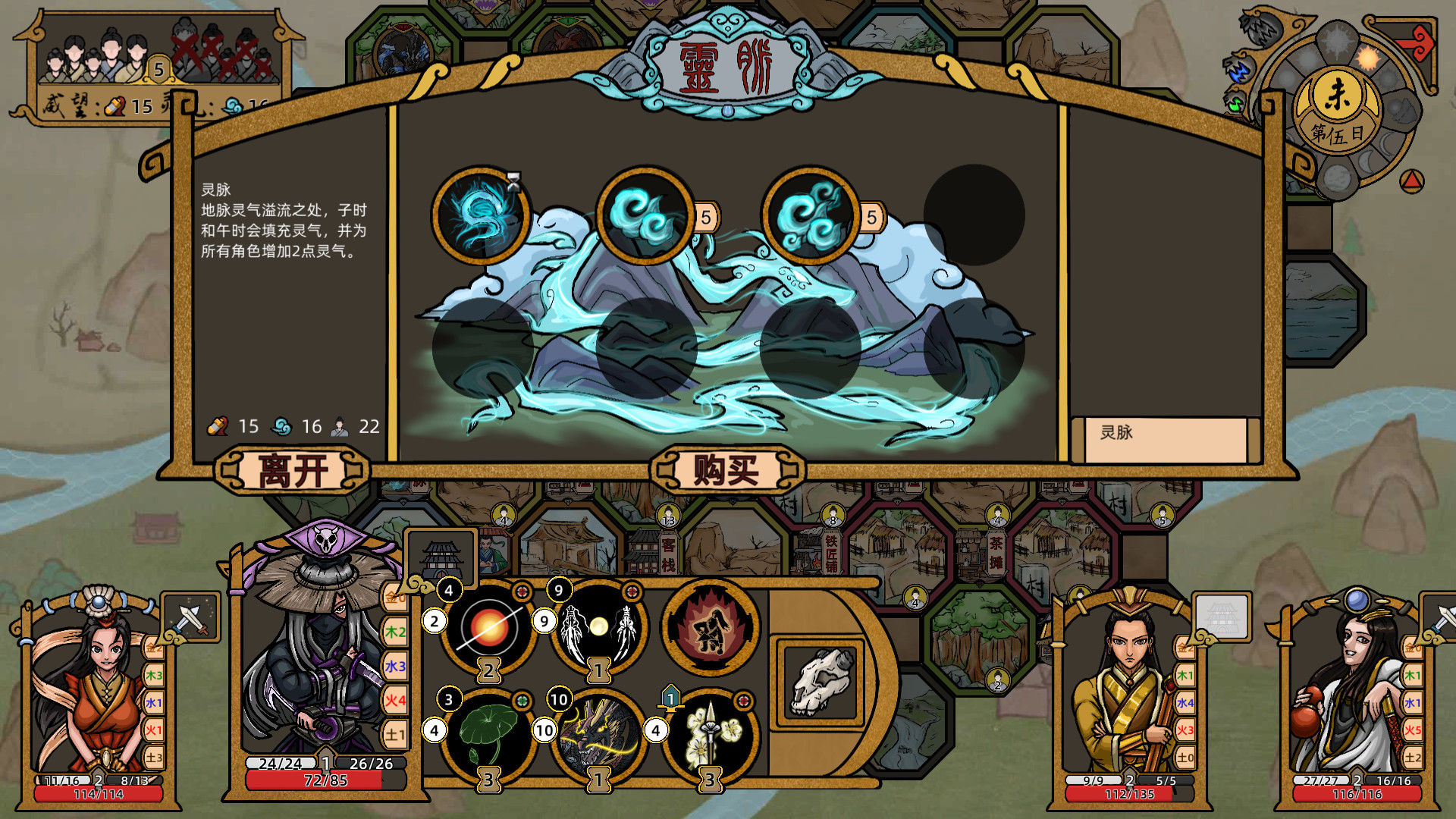Click the pagoda icon above the masked hero
The width and height of the screenshot is (1456, 819).
tap(441, 559)
